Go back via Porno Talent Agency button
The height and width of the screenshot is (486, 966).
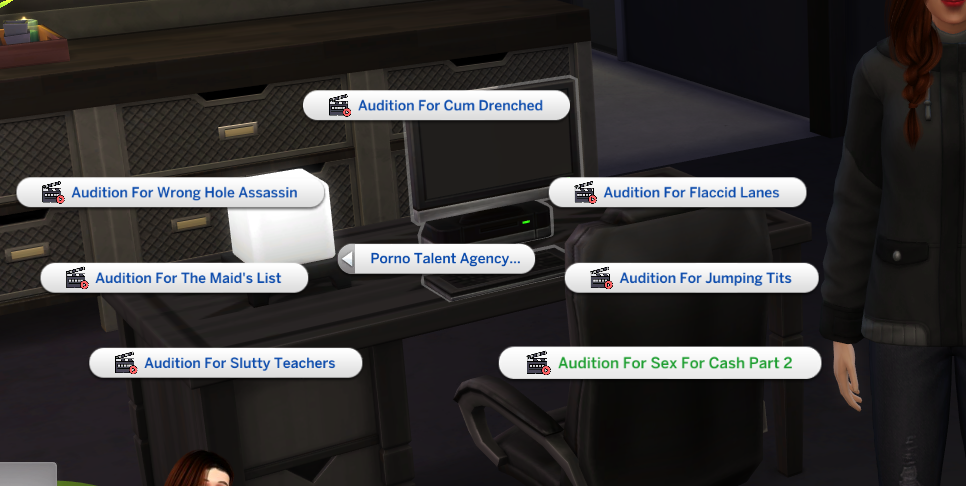coord(436,259)
